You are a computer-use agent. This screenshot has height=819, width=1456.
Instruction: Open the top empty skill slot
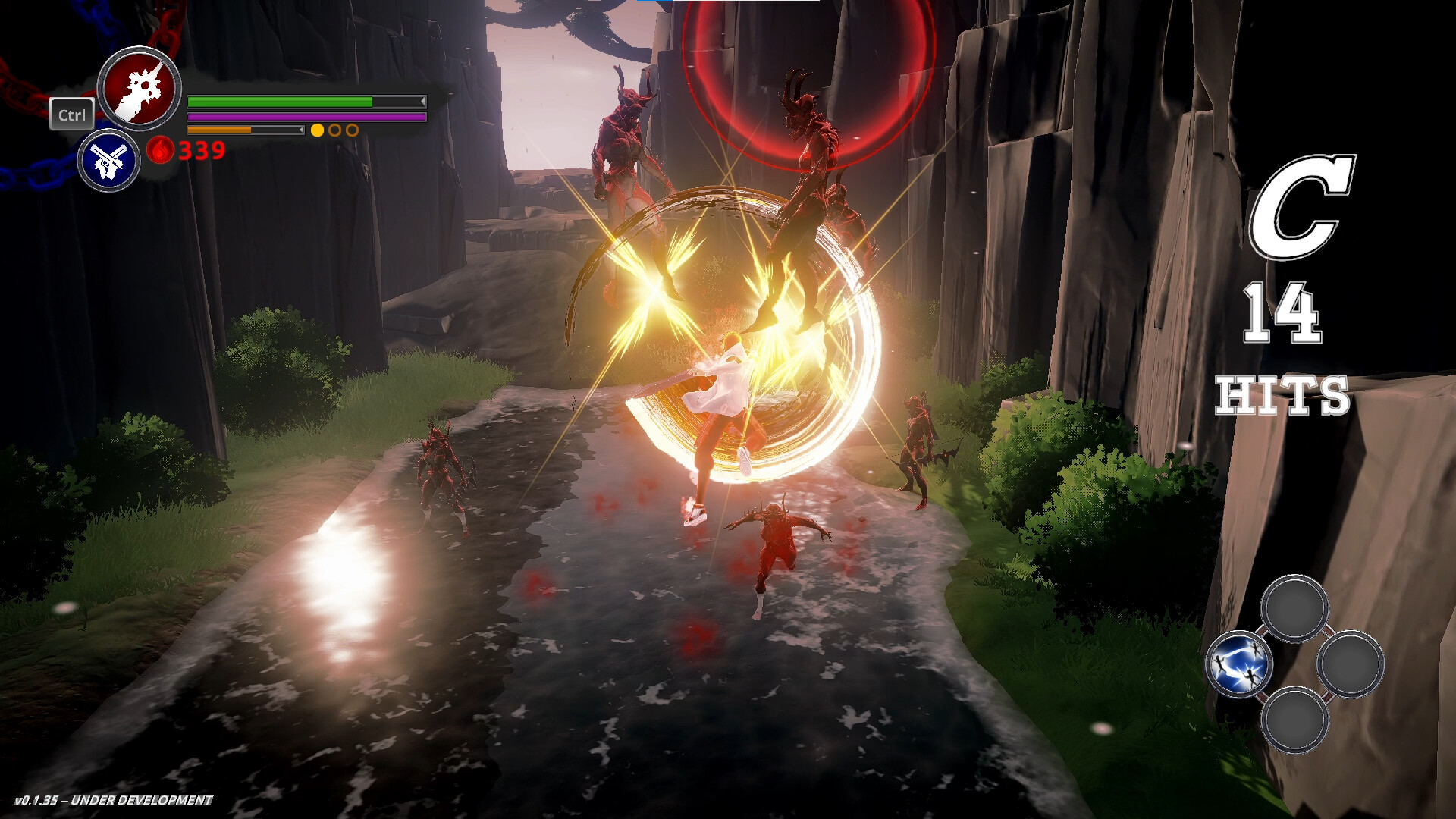pyautogui.click(x=1295, y=609)
